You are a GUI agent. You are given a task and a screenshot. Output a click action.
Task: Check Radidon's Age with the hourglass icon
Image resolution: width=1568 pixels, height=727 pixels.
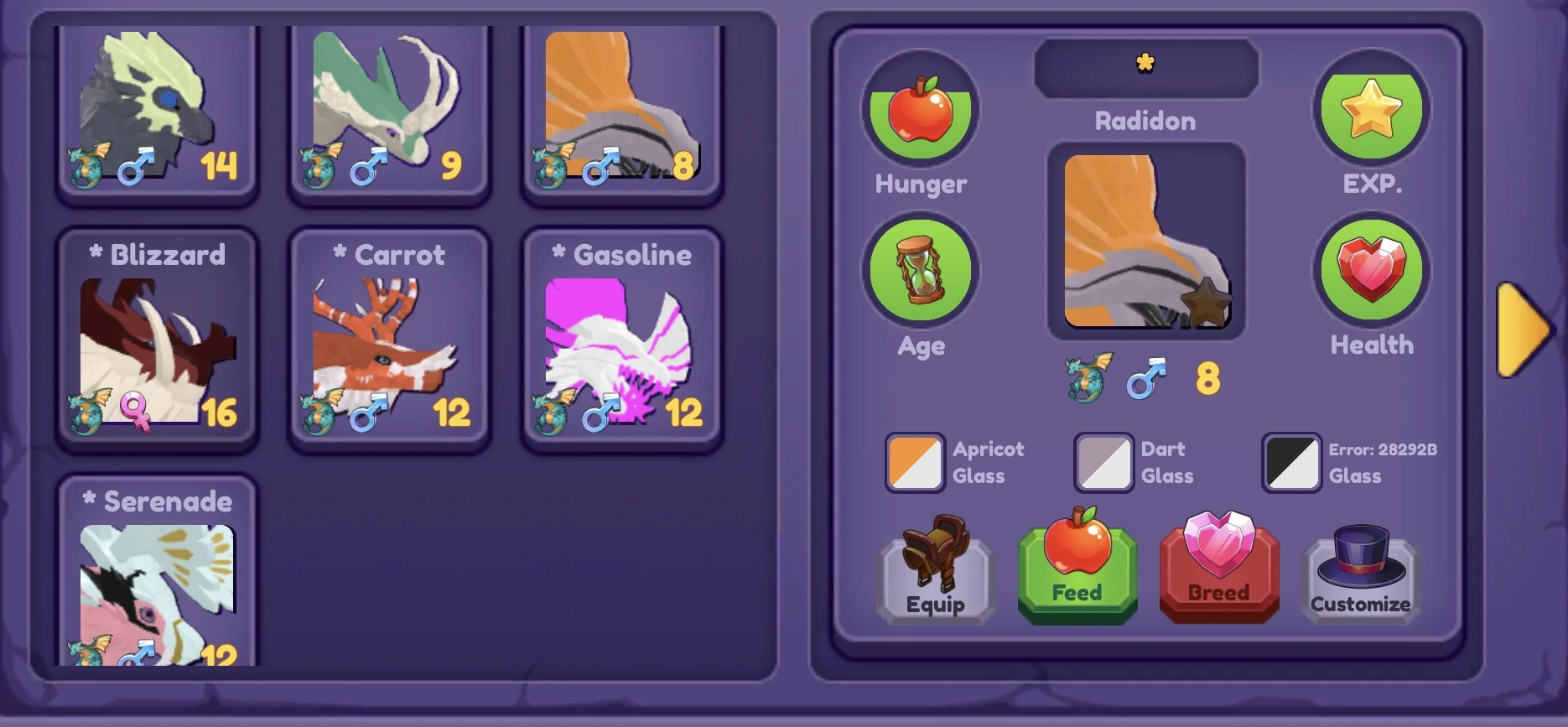coord(919,271)
